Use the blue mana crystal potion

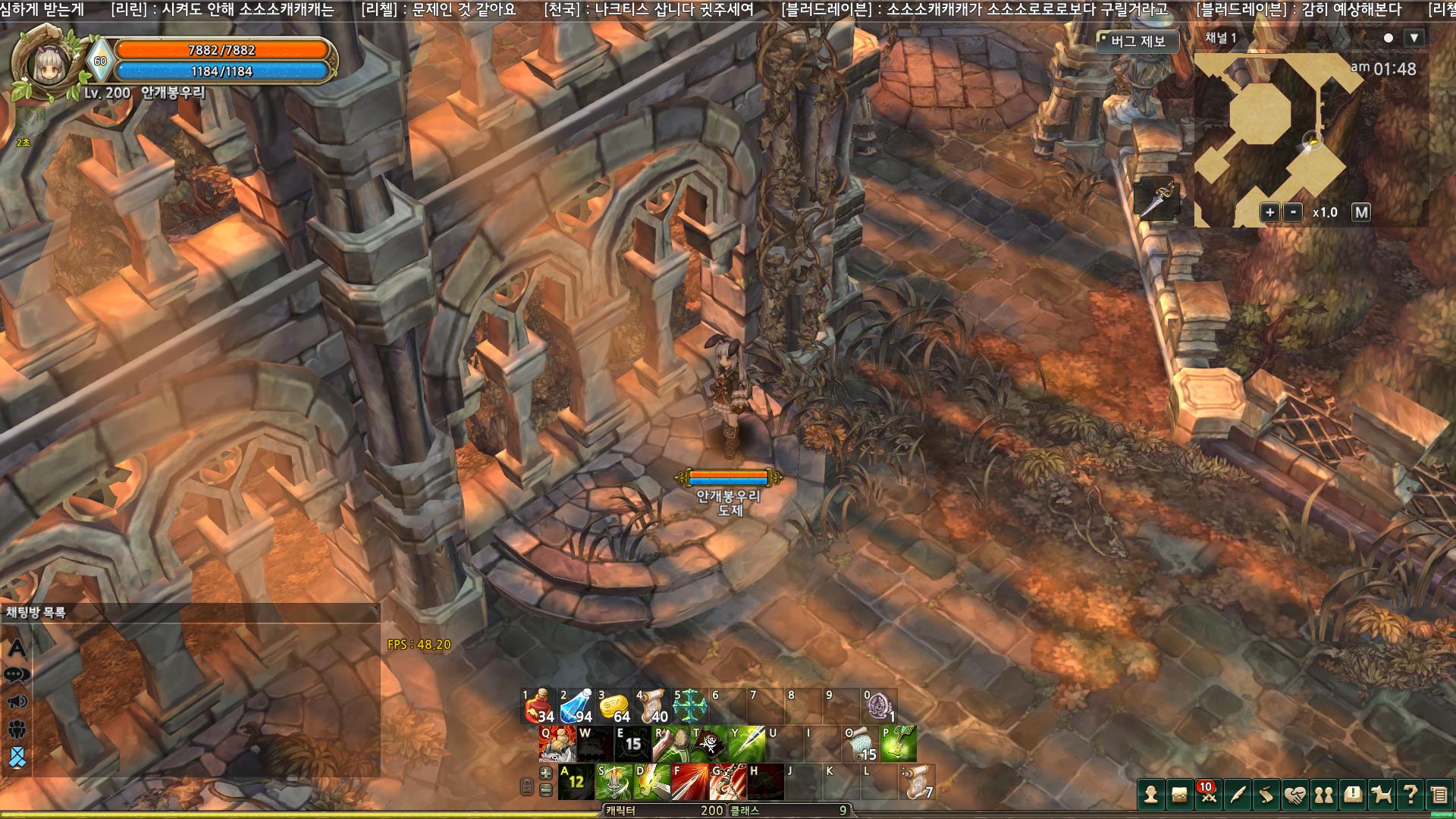[577, 706]
